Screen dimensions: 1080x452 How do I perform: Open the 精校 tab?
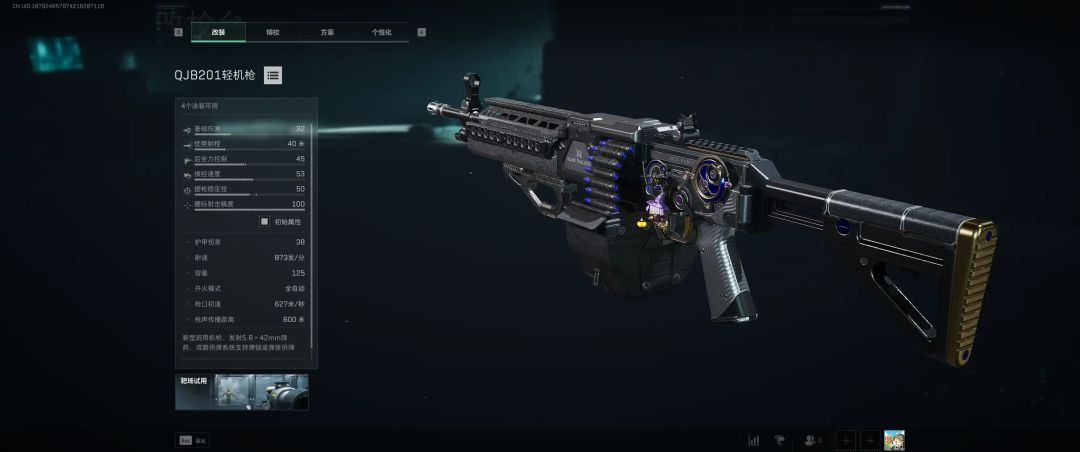(272, 32)
